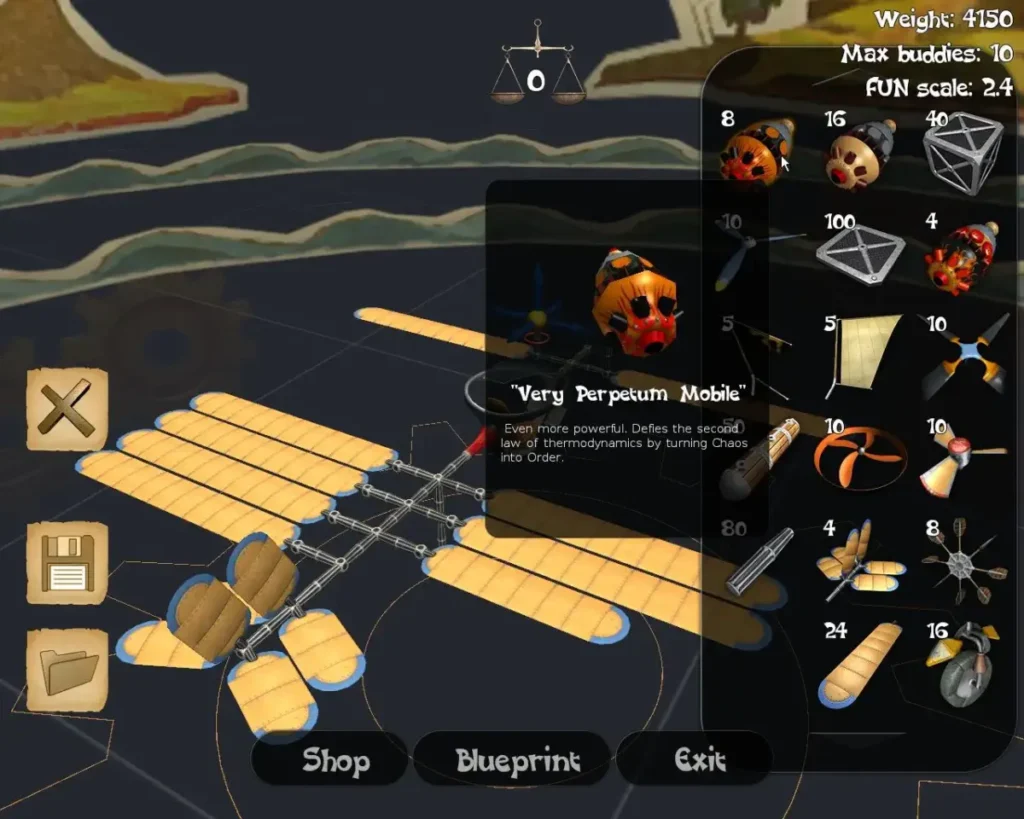
Task: Select the radial paddle wheel part
Action: click(x=961, y=562)
